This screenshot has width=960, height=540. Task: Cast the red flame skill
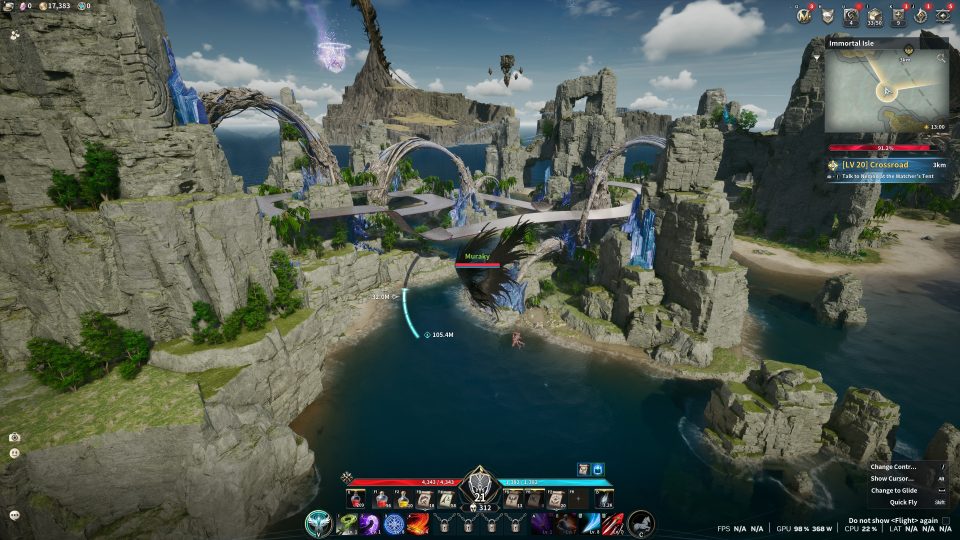click(x=418, y=523)
